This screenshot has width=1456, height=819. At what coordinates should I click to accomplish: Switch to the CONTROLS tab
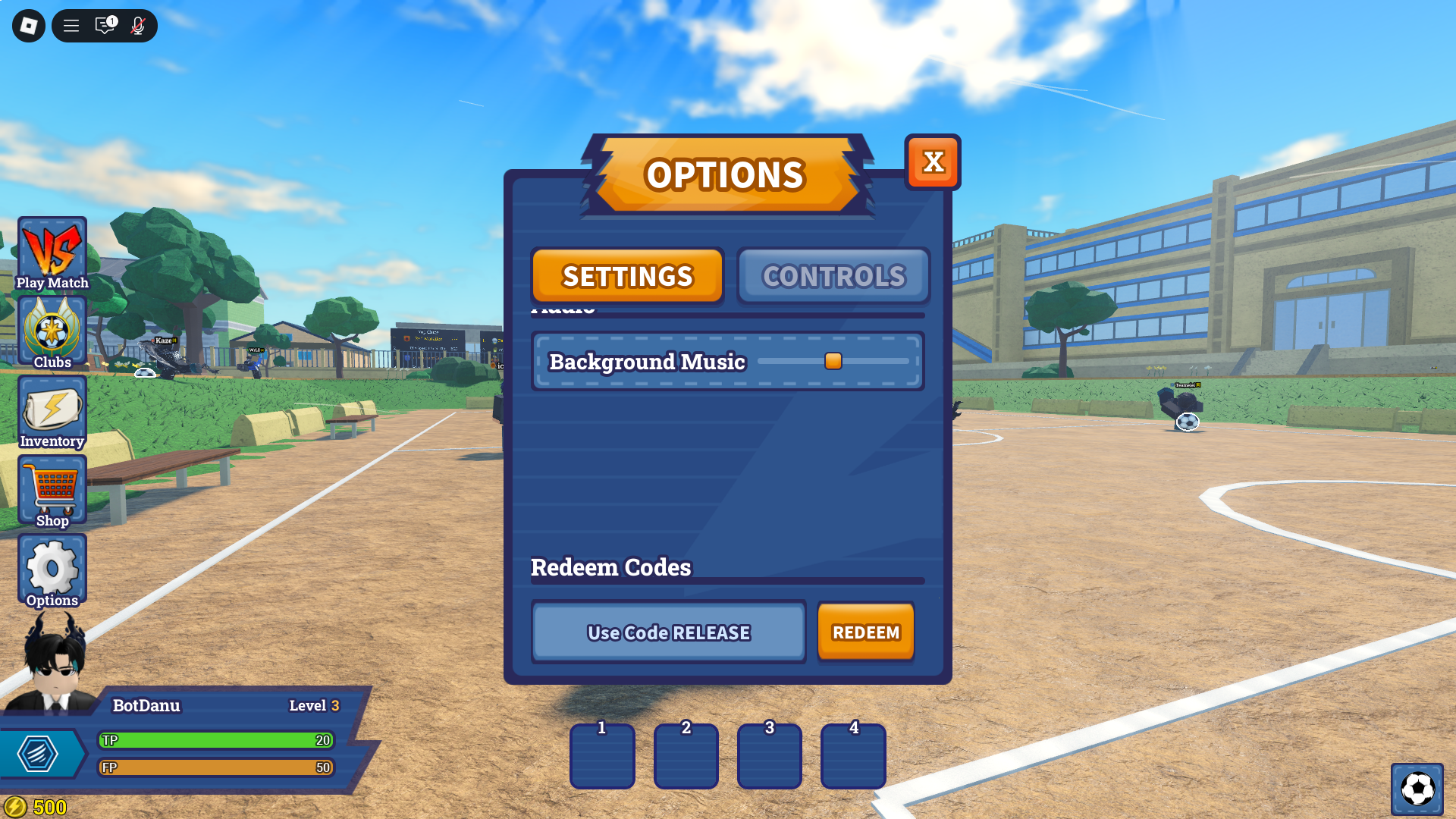[x=833, y=276]
